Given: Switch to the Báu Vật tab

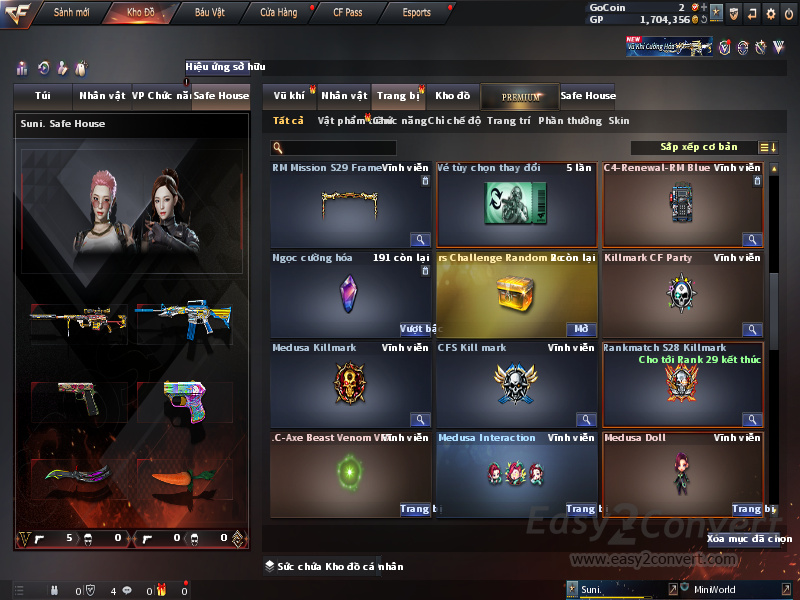Looking at the screenshot, I should 209,12.
